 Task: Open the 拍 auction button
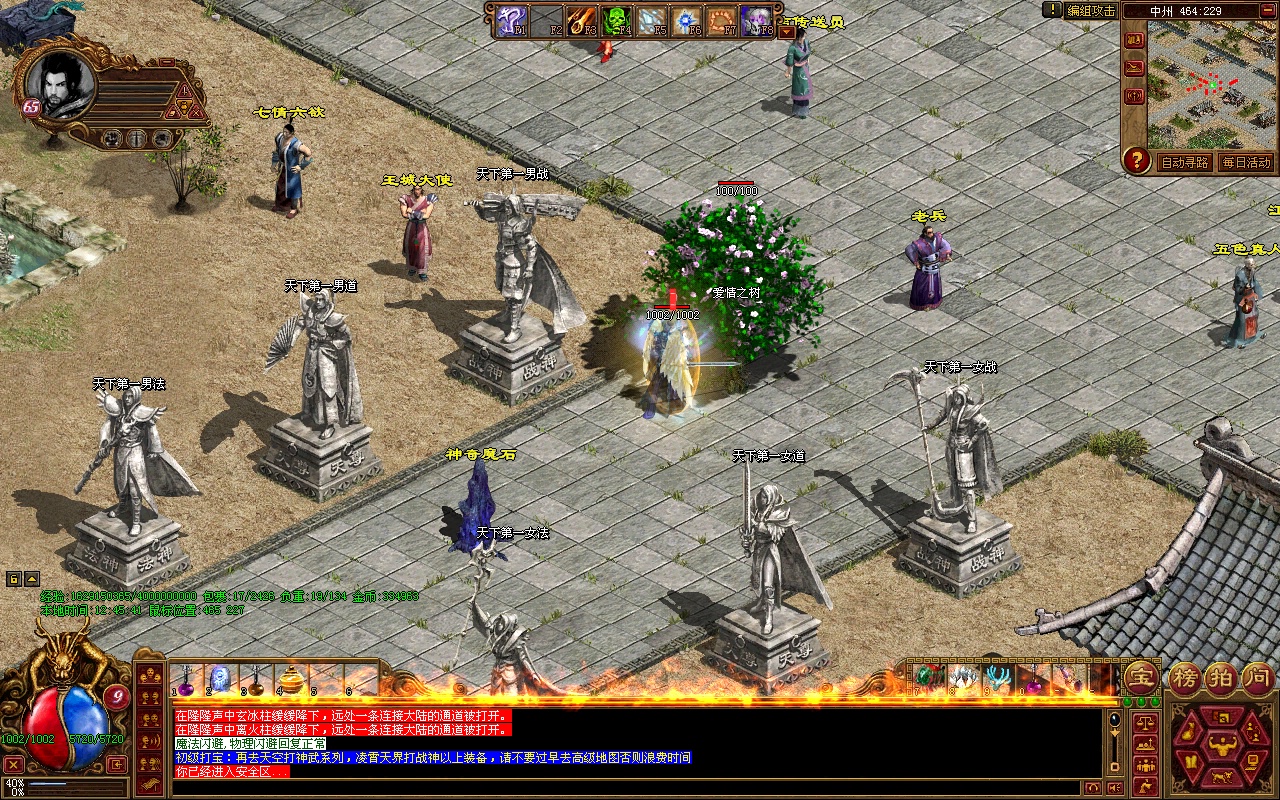coord(1221,677)
